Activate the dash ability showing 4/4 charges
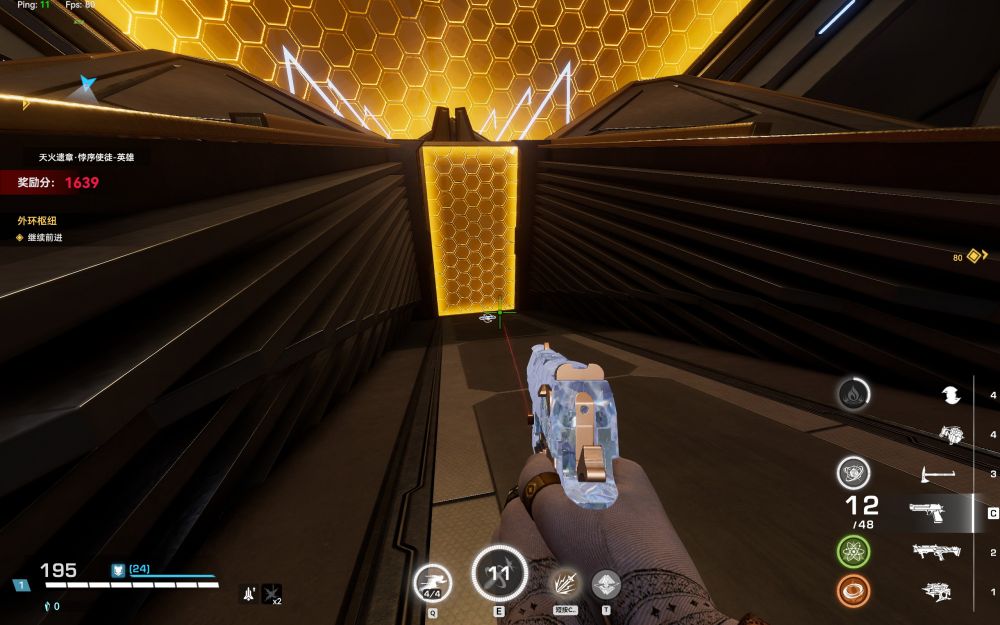Screen dimensions: 1000x625 pos(433,580)
